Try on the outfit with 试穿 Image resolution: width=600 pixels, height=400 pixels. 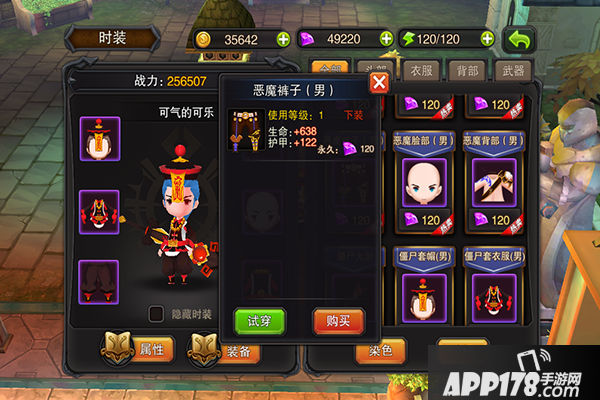[x=259, y=320]
